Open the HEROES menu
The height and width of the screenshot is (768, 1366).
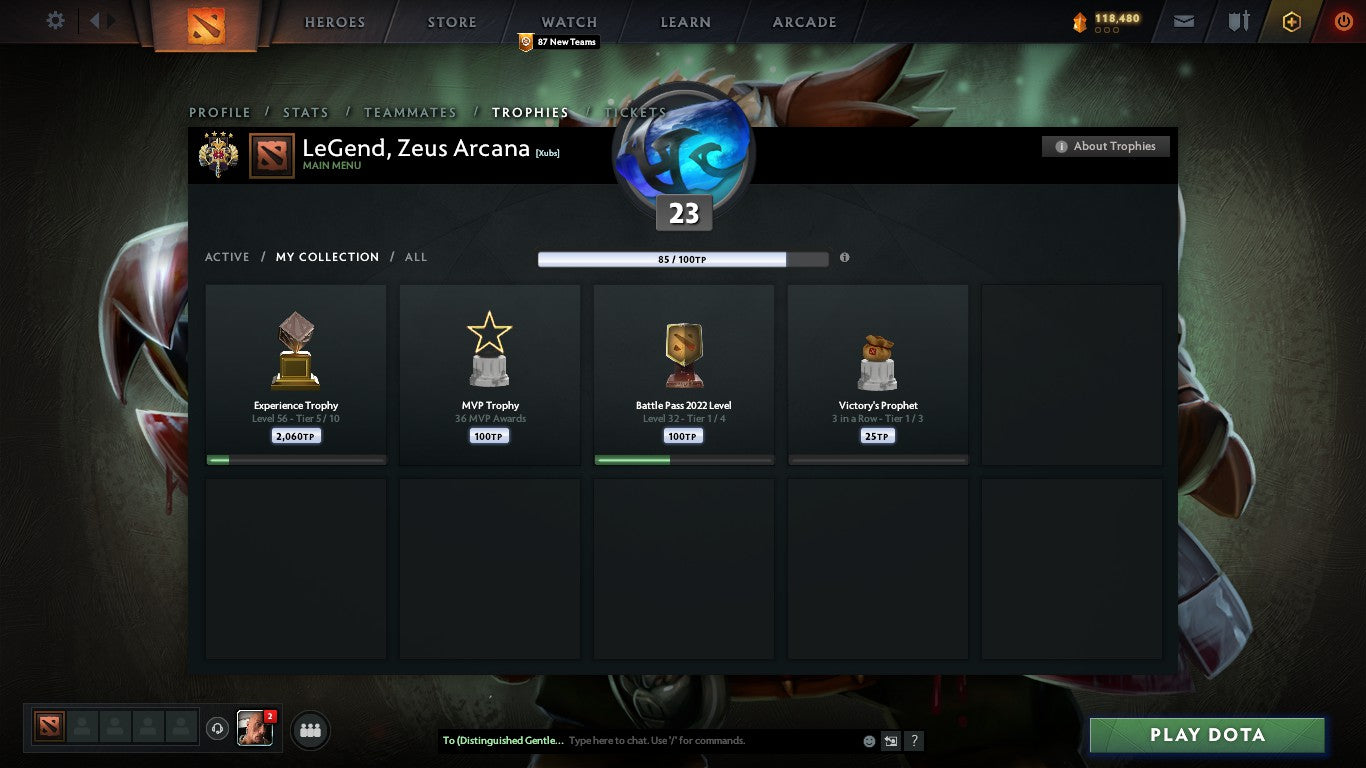(334, 21)
